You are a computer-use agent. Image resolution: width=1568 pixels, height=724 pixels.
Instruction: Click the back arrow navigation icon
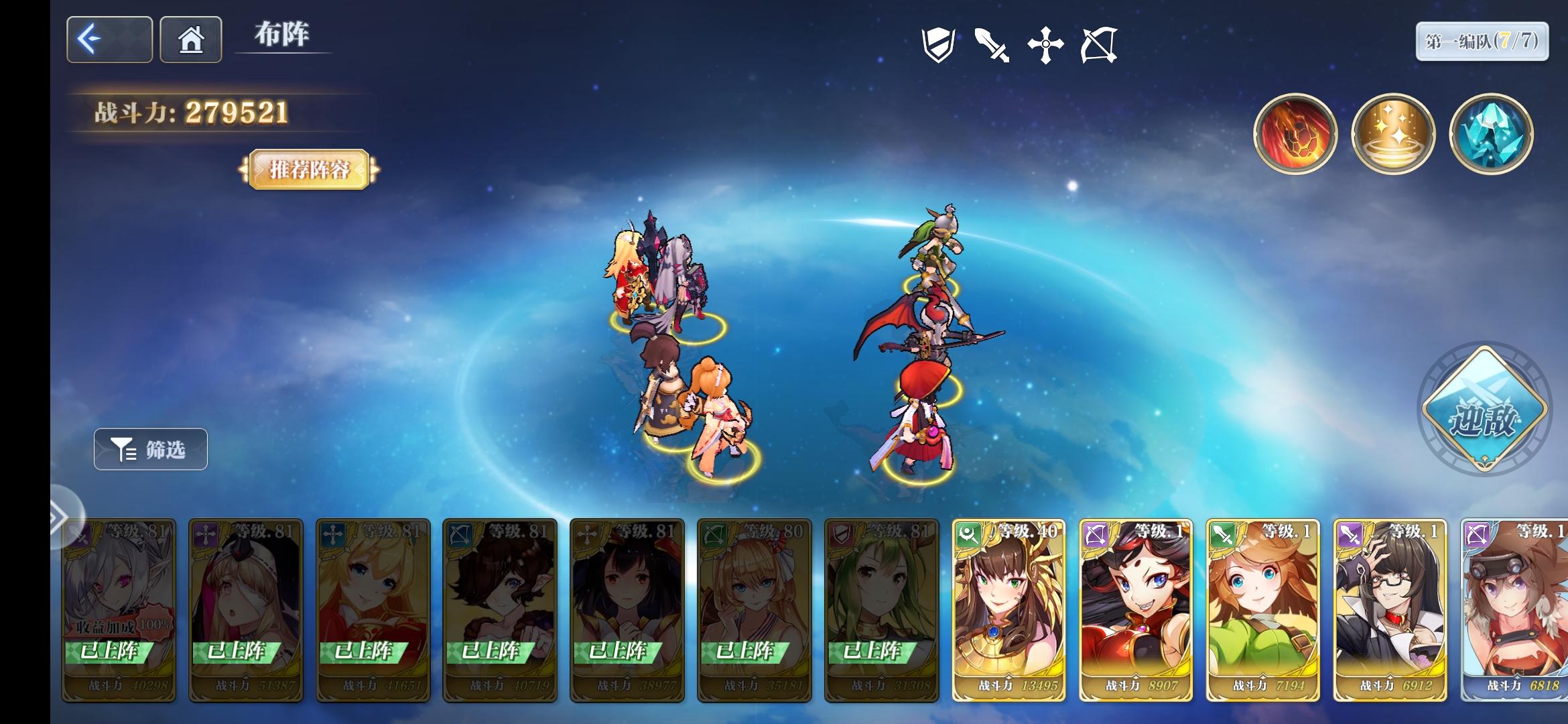(x=108, y=39)
